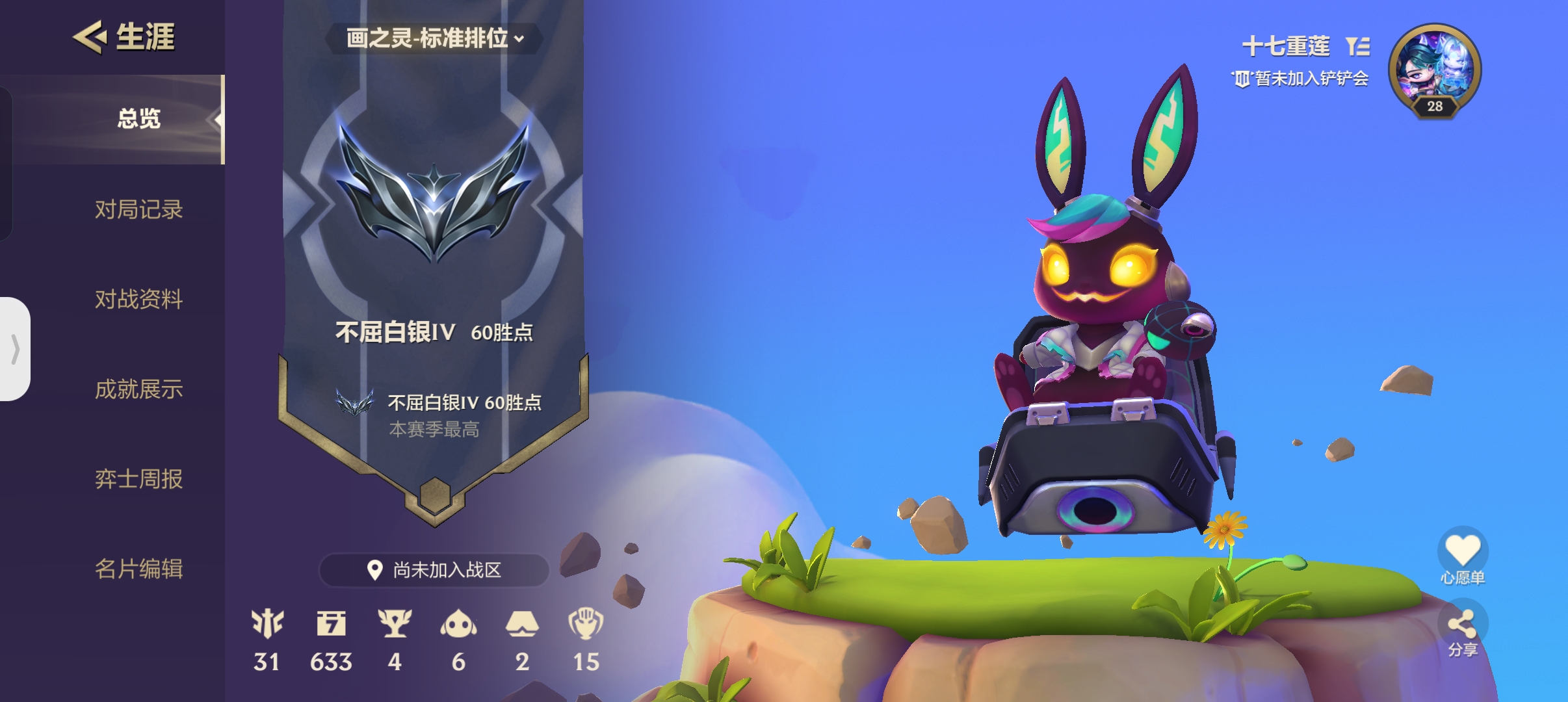Image resolution: width=1568 pixels, height=702 pixels.
Task: Tap the trophy stat icon
Action: pyautogui.click(x=395, y=623)
